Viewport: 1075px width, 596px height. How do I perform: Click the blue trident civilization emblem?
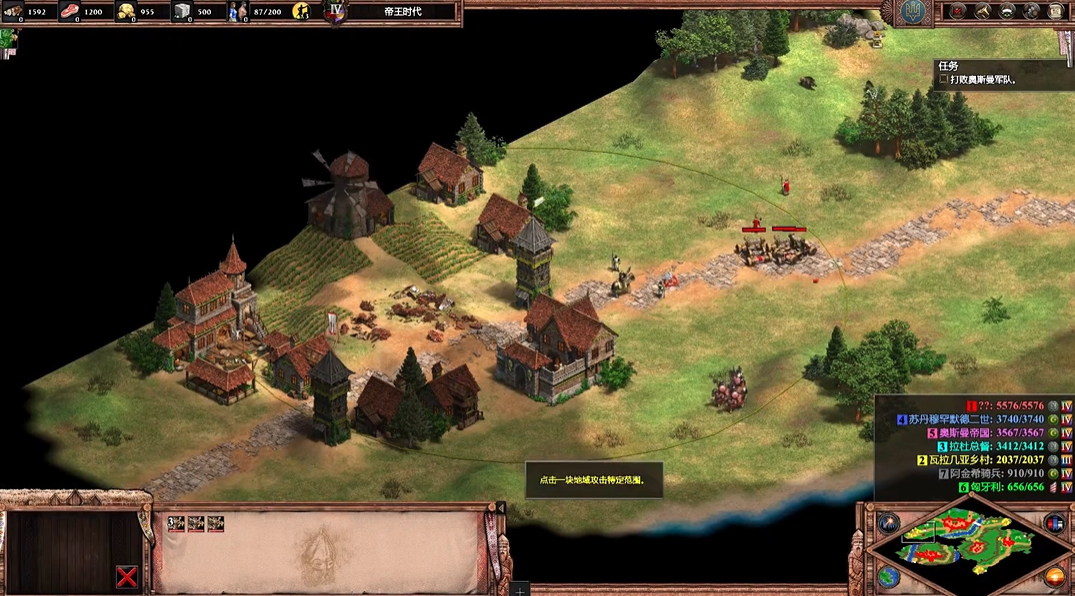coord(914,12)
